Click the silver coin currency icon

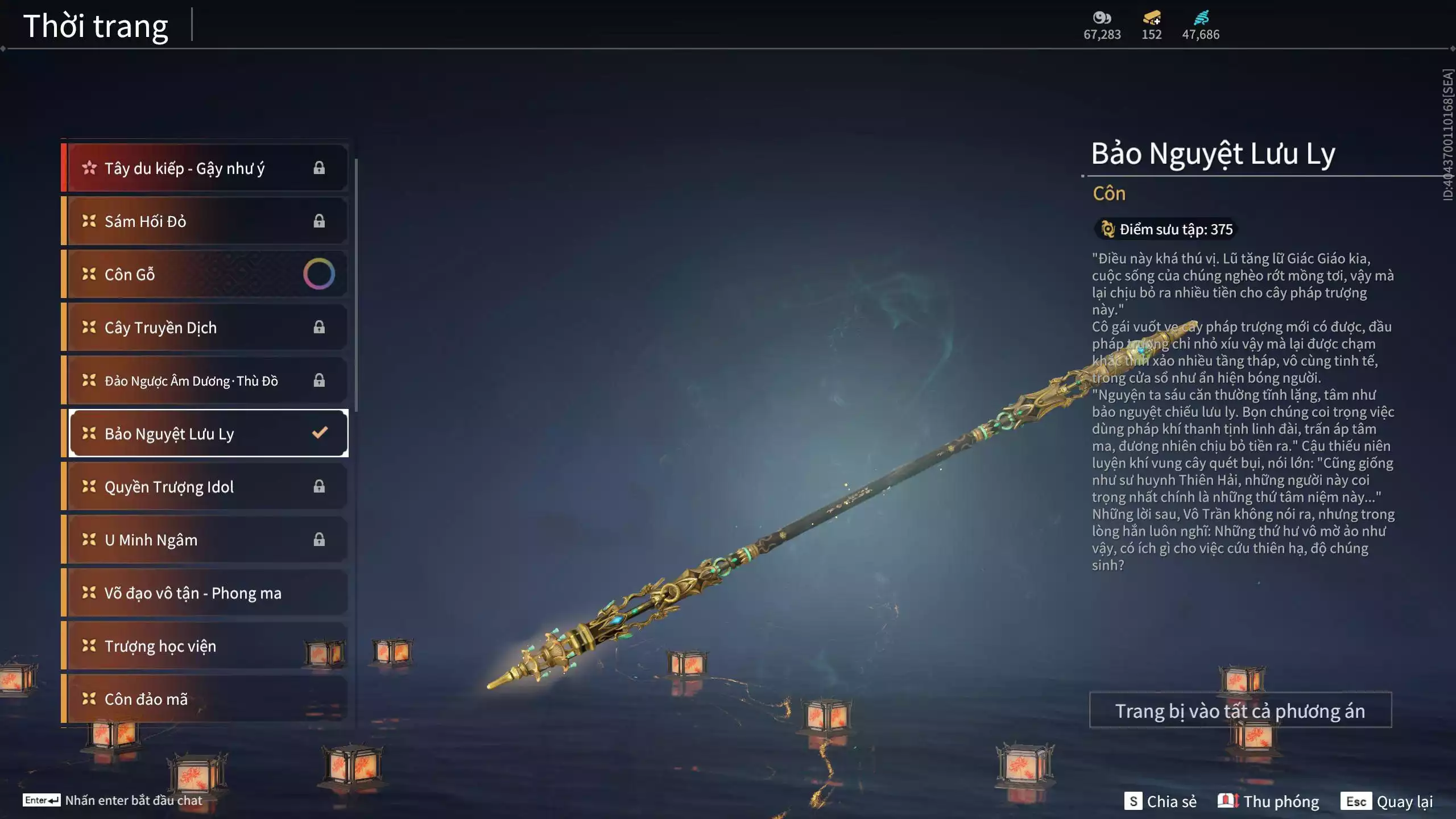click(1102, 18)
